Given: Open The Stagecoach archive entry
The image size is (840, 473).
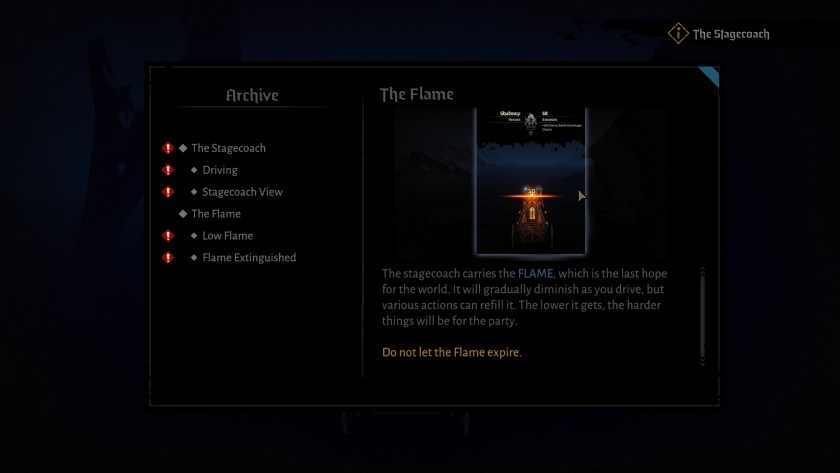Looking at the screenshot, I should [228, 148].
